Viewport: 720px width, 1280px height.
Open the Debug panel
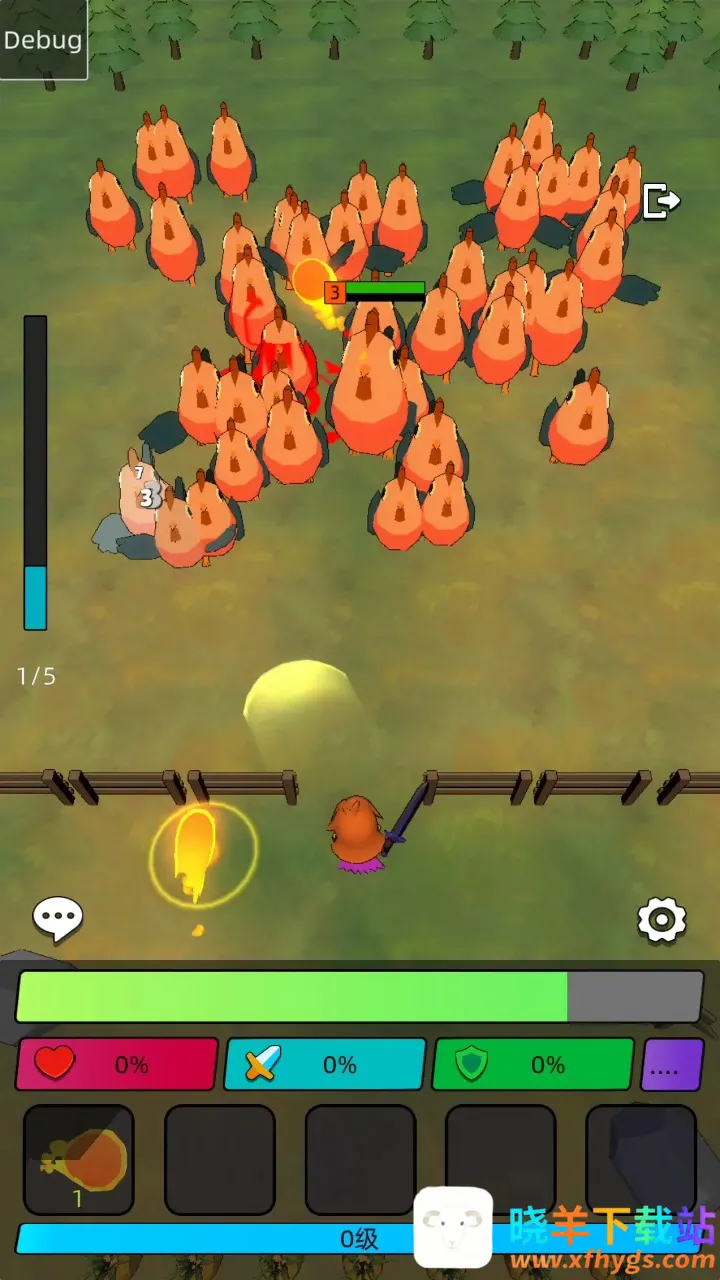pos(43,40)
